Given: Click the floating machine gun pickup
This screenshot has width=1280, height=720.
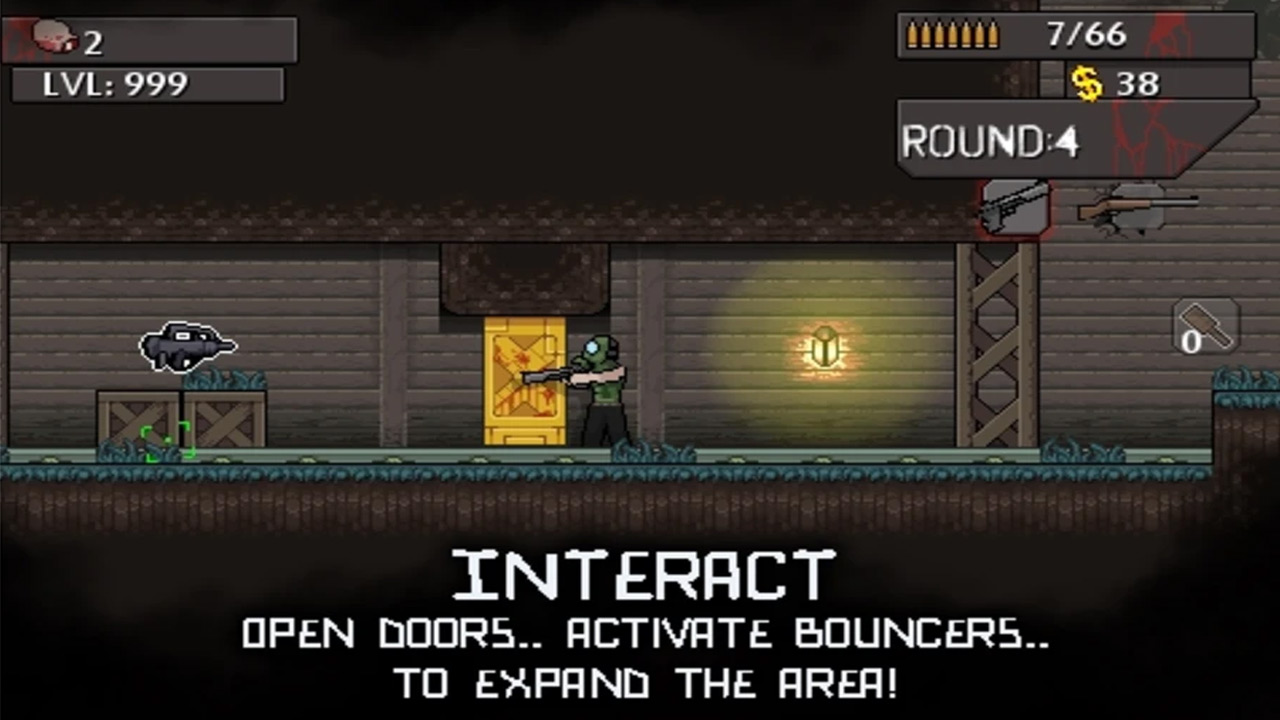Looking at the screenshot, I should pyautogui.click(x=188, y=347).
